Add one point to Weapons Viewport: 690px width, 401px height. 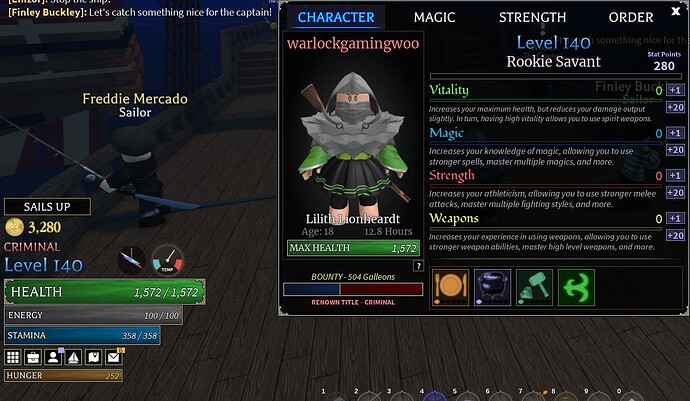(675, 218)
